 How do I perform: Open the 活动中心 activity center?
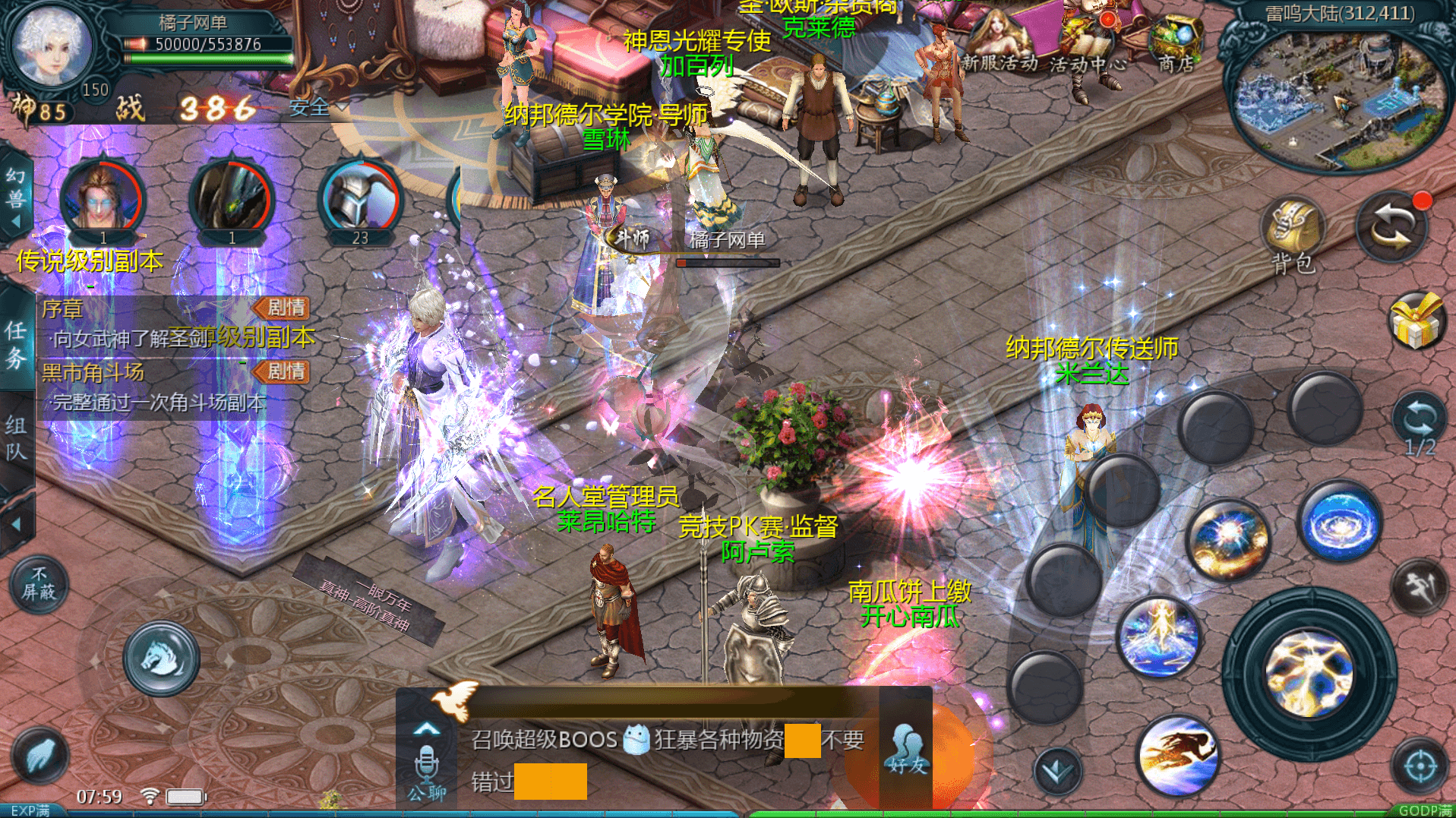1087,46
